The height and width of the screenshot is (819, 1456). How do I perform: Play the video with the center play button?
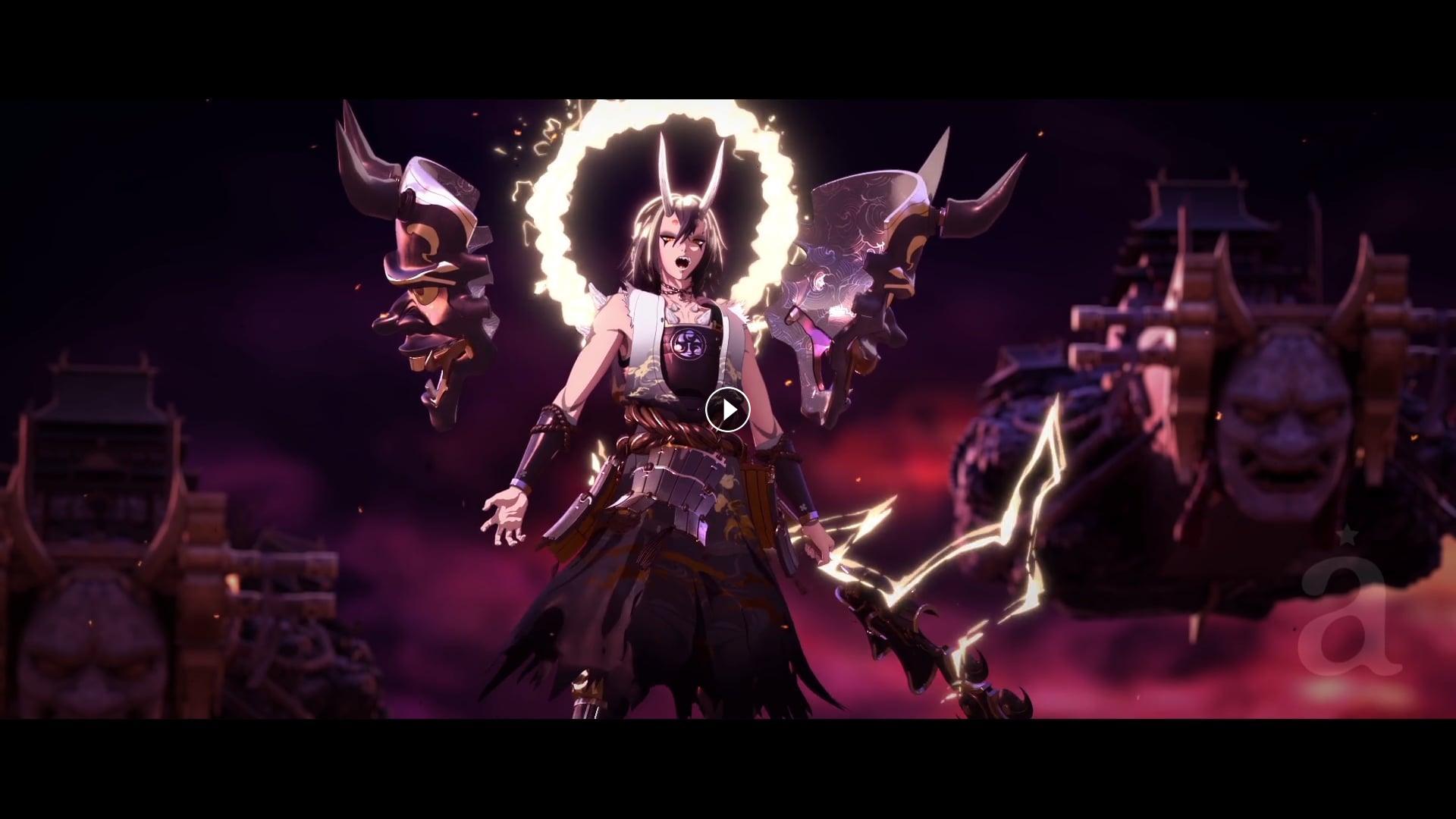pyautogui.click(x=727, y=410)
